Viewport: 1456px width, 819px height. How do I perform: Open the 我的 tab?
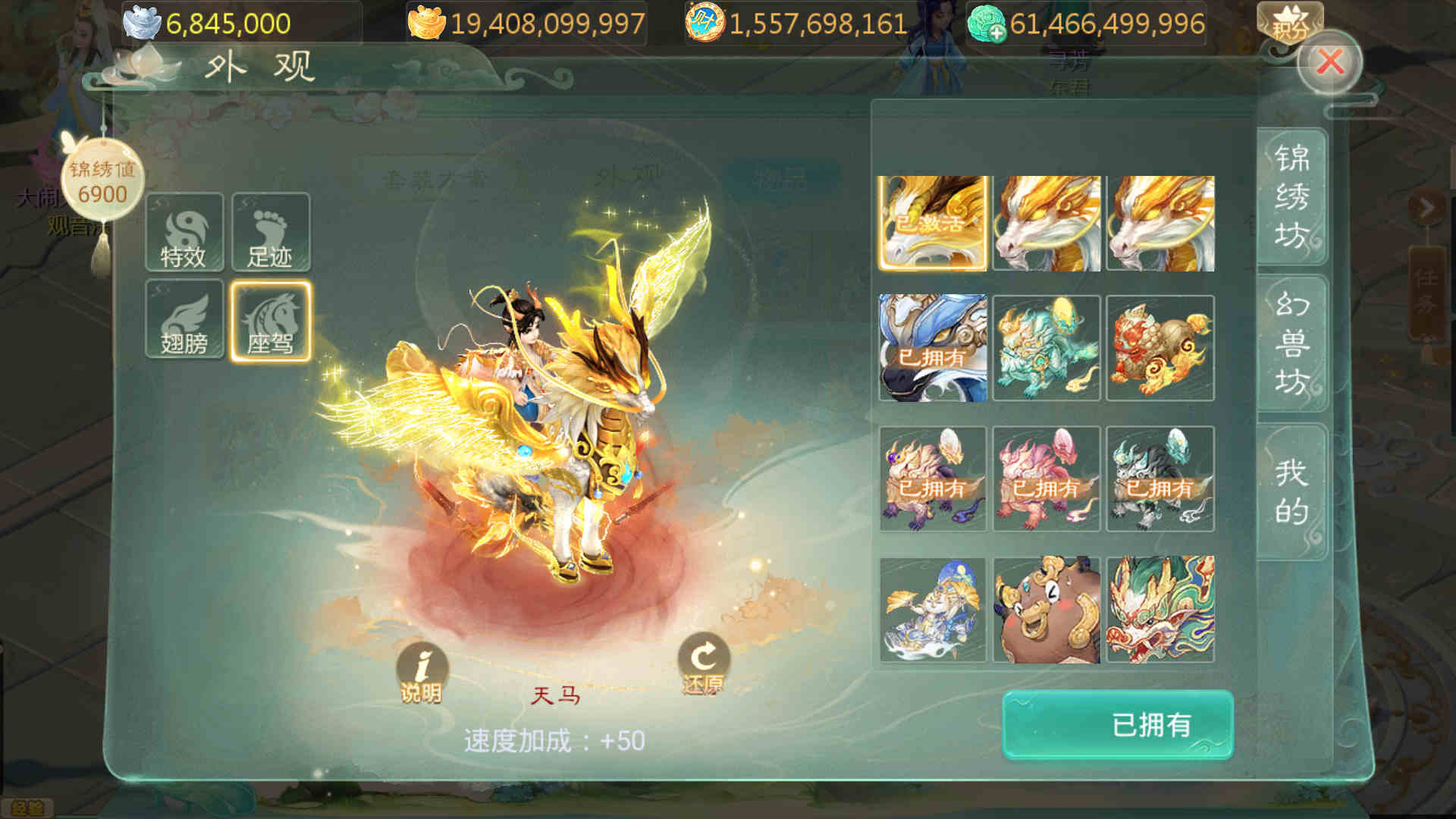click(1291, 491)
